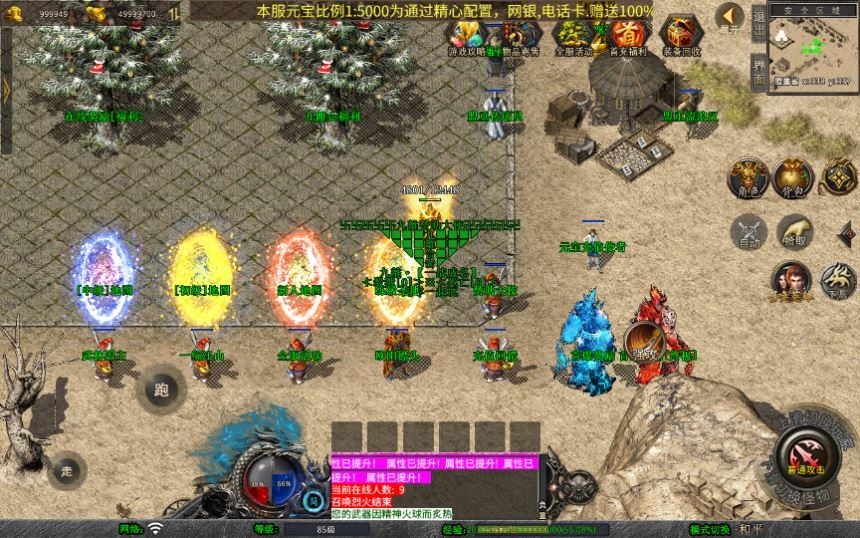Open the 角色 character sheet
Image resolution: width=860 pixels, height=538 pixels.
pyautogui.click(x=748, y=177)
